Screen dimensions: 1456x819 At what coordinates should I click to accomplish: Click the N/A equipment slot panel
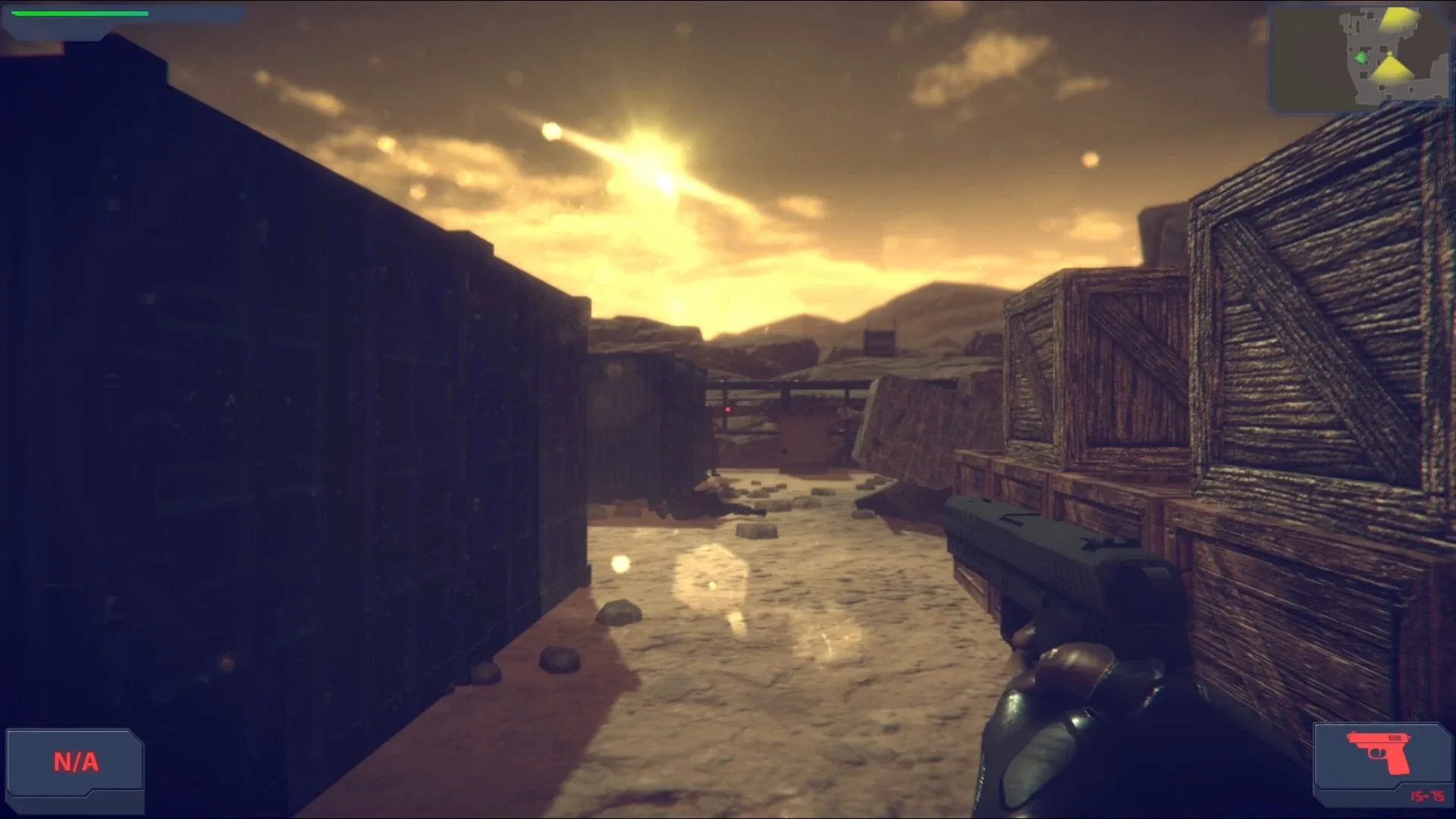coord(74,760)
